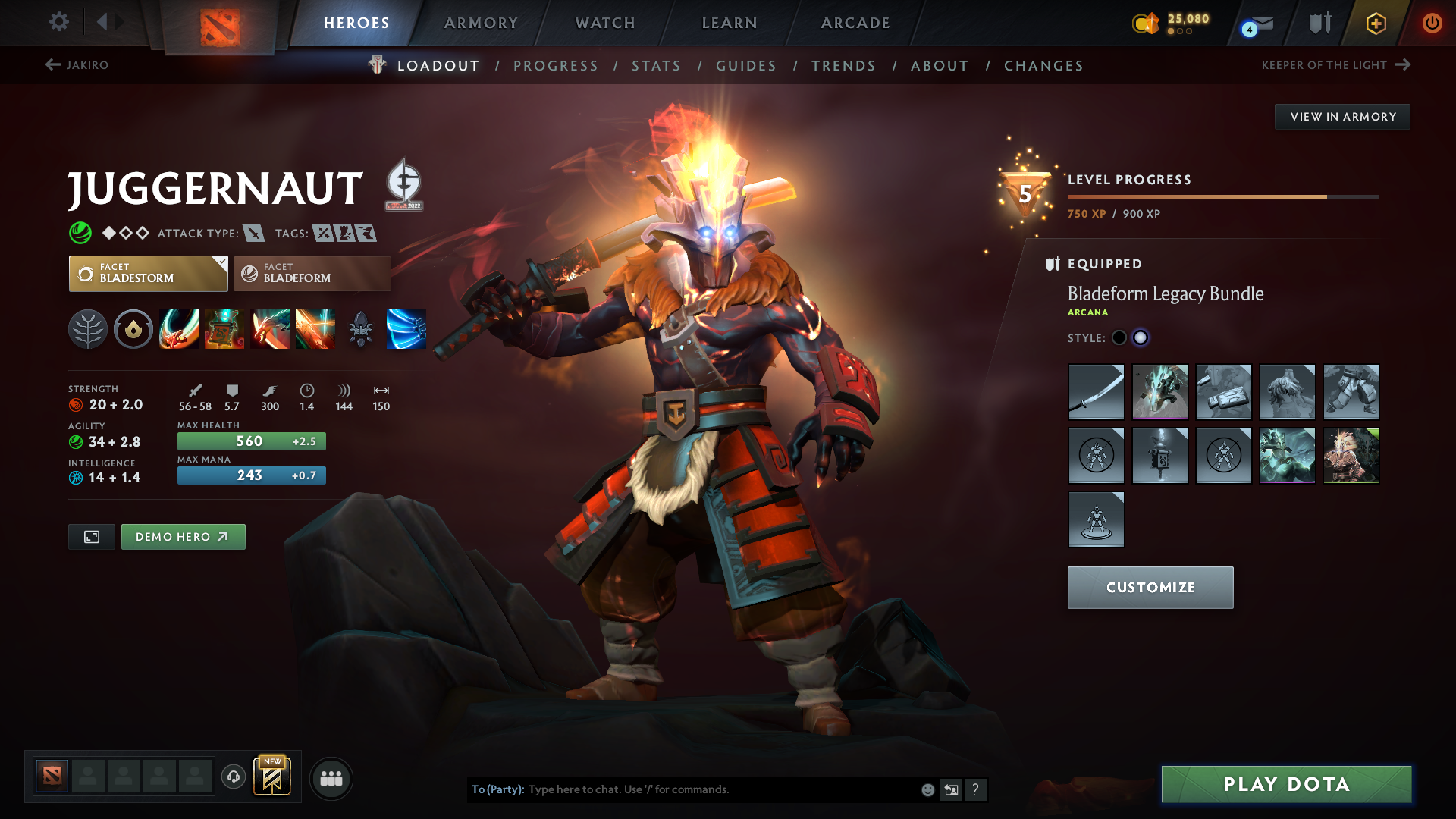This screenshot has width=1456, height=819.
Task: Inspect the Blade Fury ability icon
Action: [x=179, y=329]
